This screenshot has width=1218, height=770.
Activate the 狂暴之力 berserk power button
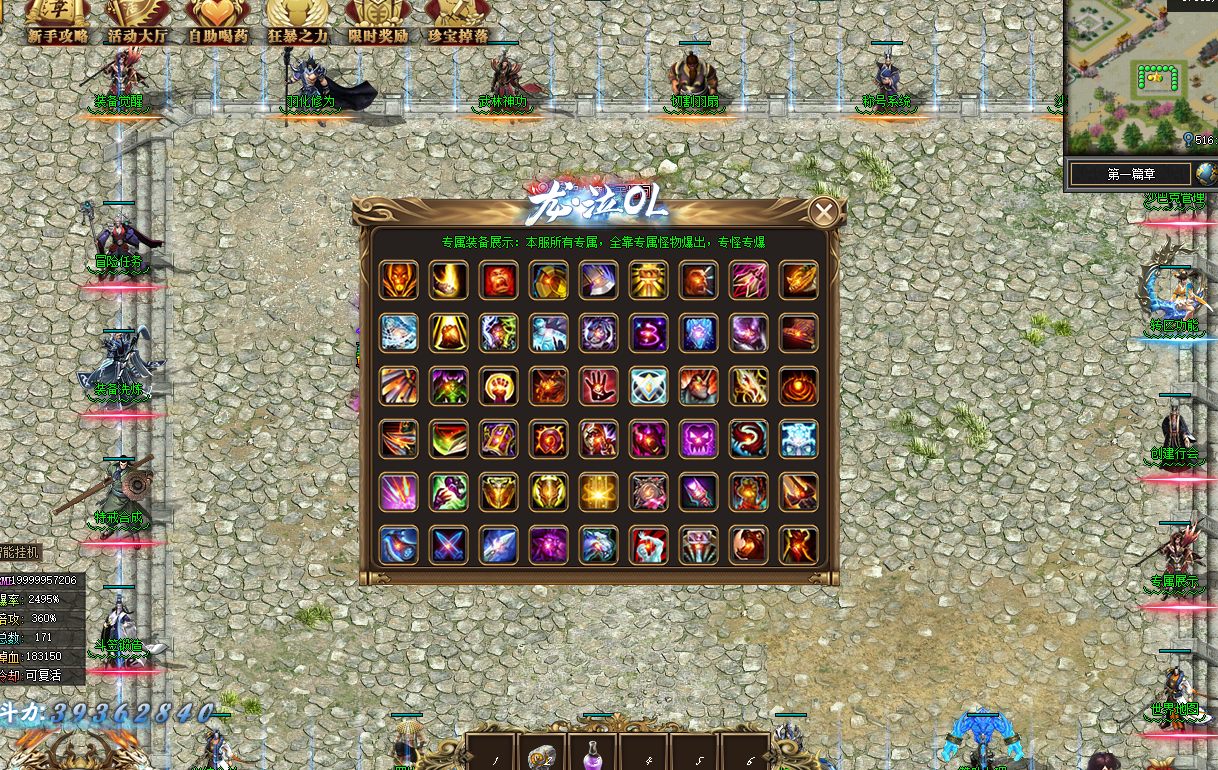click(297, 23)
